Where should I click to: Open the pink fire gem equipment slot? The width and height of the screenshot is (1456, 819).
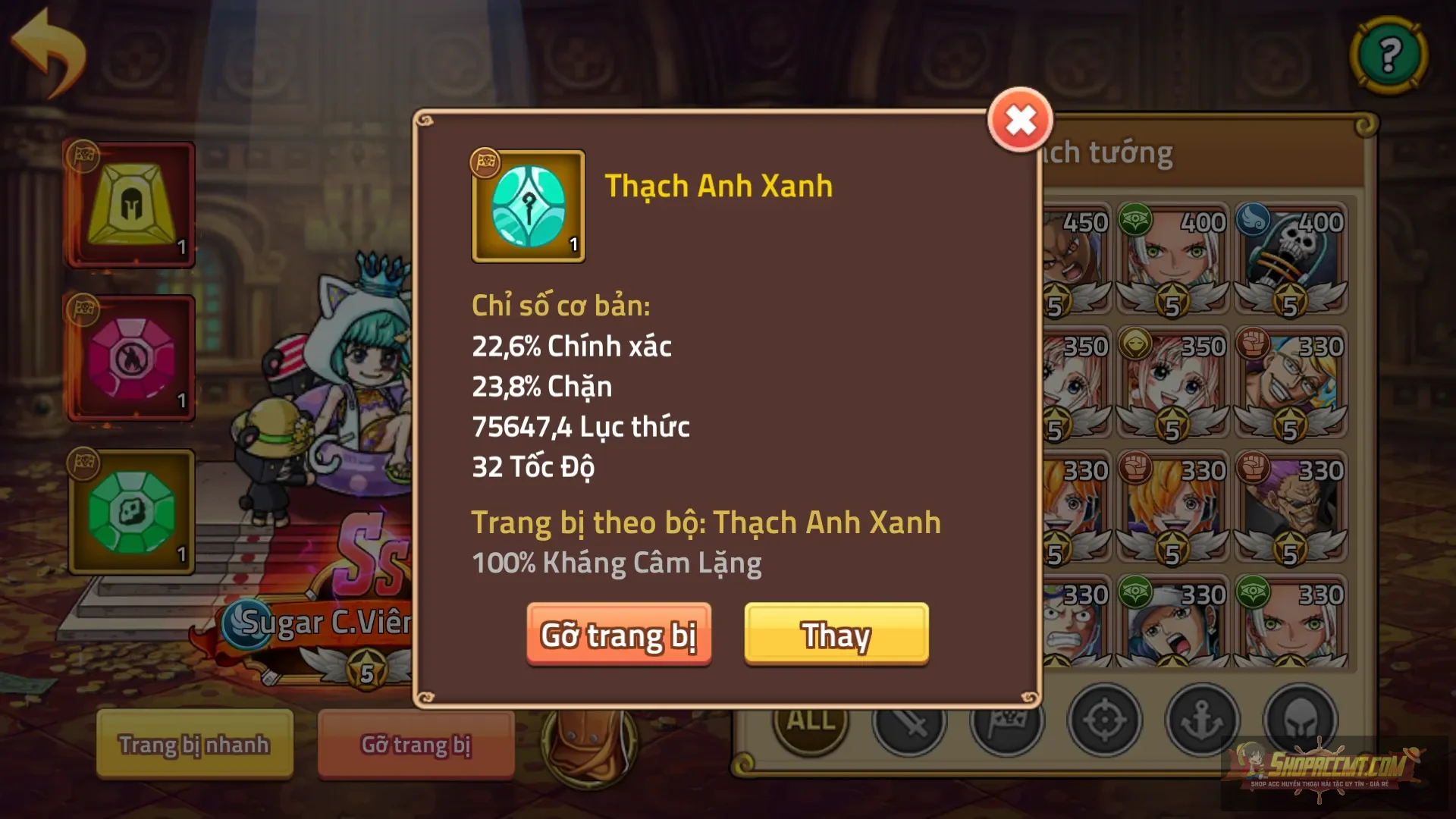pyautogui.click(x=129, y=356)
